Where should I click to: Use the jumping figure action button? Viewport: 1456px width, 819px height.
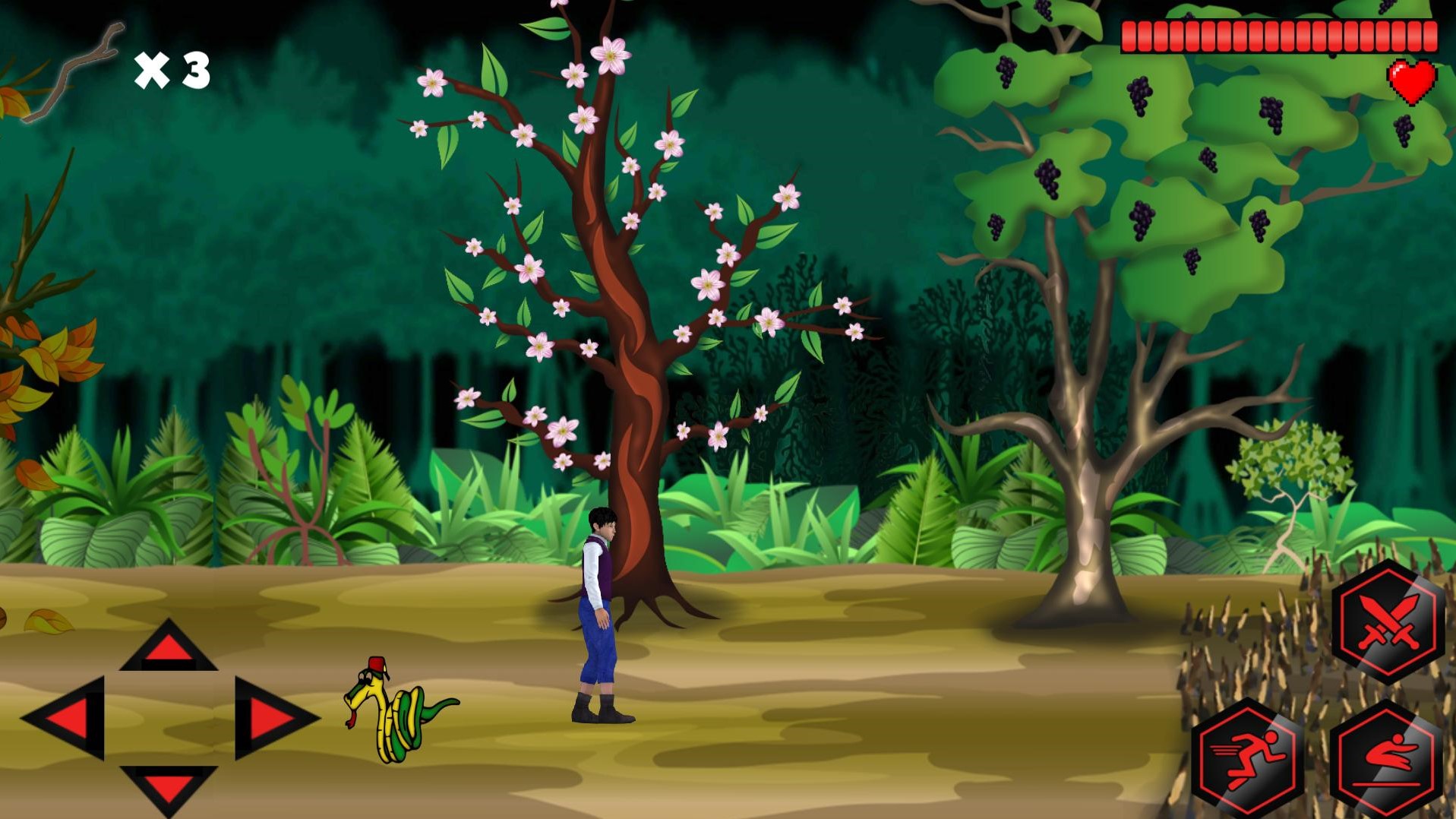click(x=1387, y=760)
